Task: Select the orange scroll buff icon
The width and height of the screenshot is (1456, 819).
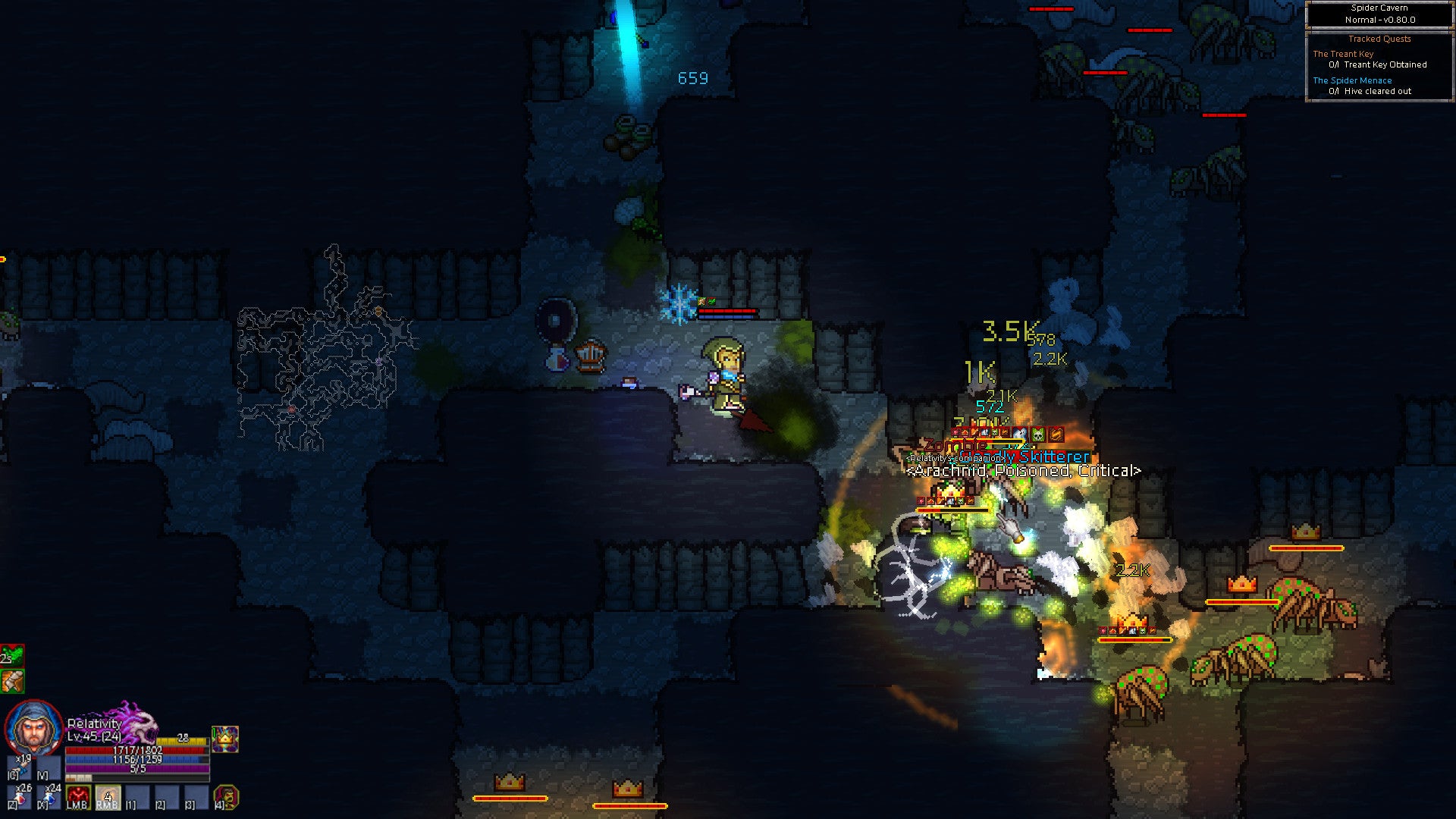Action: tap(12, 681)
